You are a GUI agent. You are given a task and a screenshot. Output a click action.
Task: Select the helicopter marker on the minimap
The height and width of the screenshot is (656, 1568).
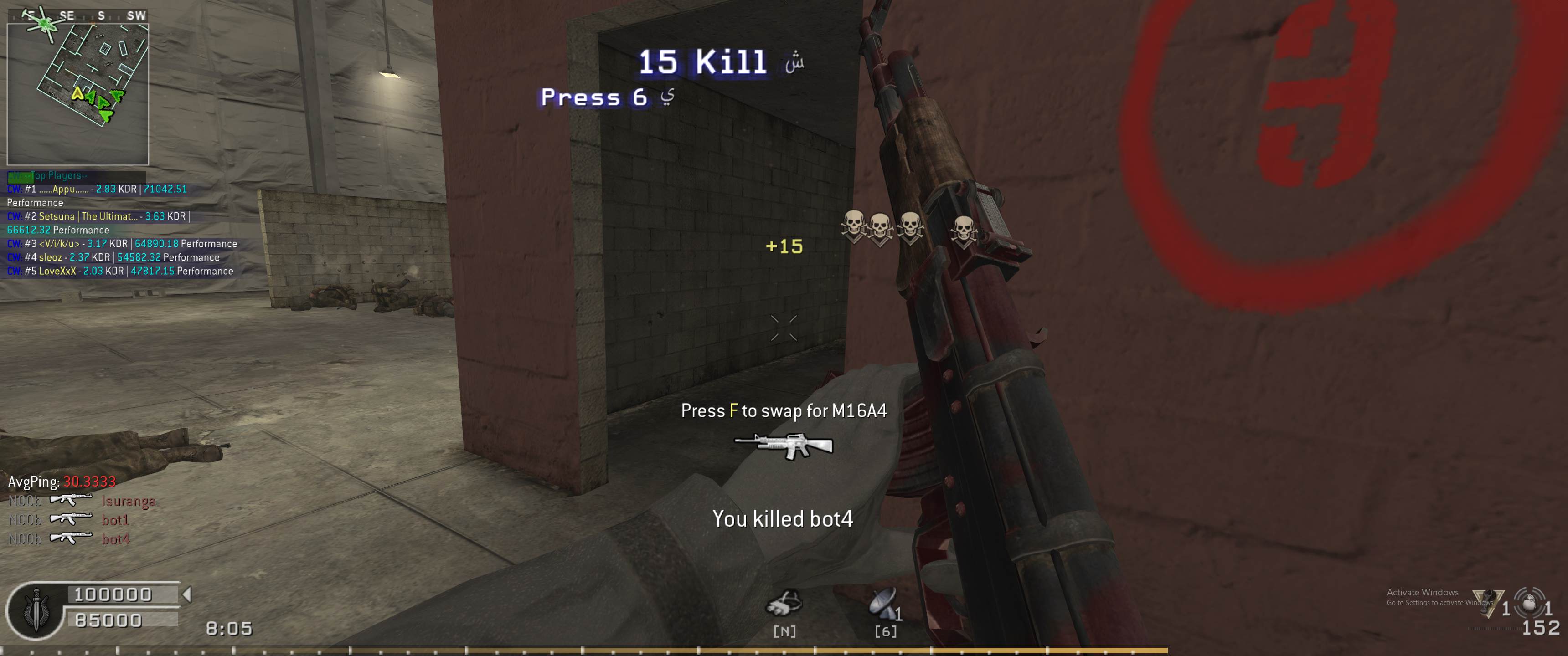[44, 23]
